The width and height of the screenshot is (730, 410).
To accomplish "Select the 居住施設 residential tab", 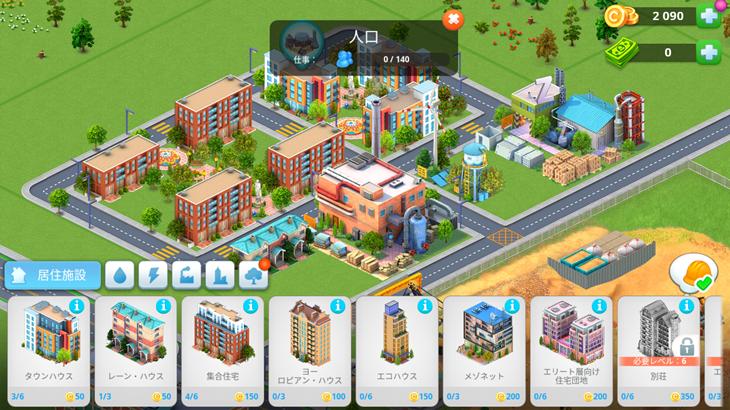I will pyautogui.click(x=48, y=274).
